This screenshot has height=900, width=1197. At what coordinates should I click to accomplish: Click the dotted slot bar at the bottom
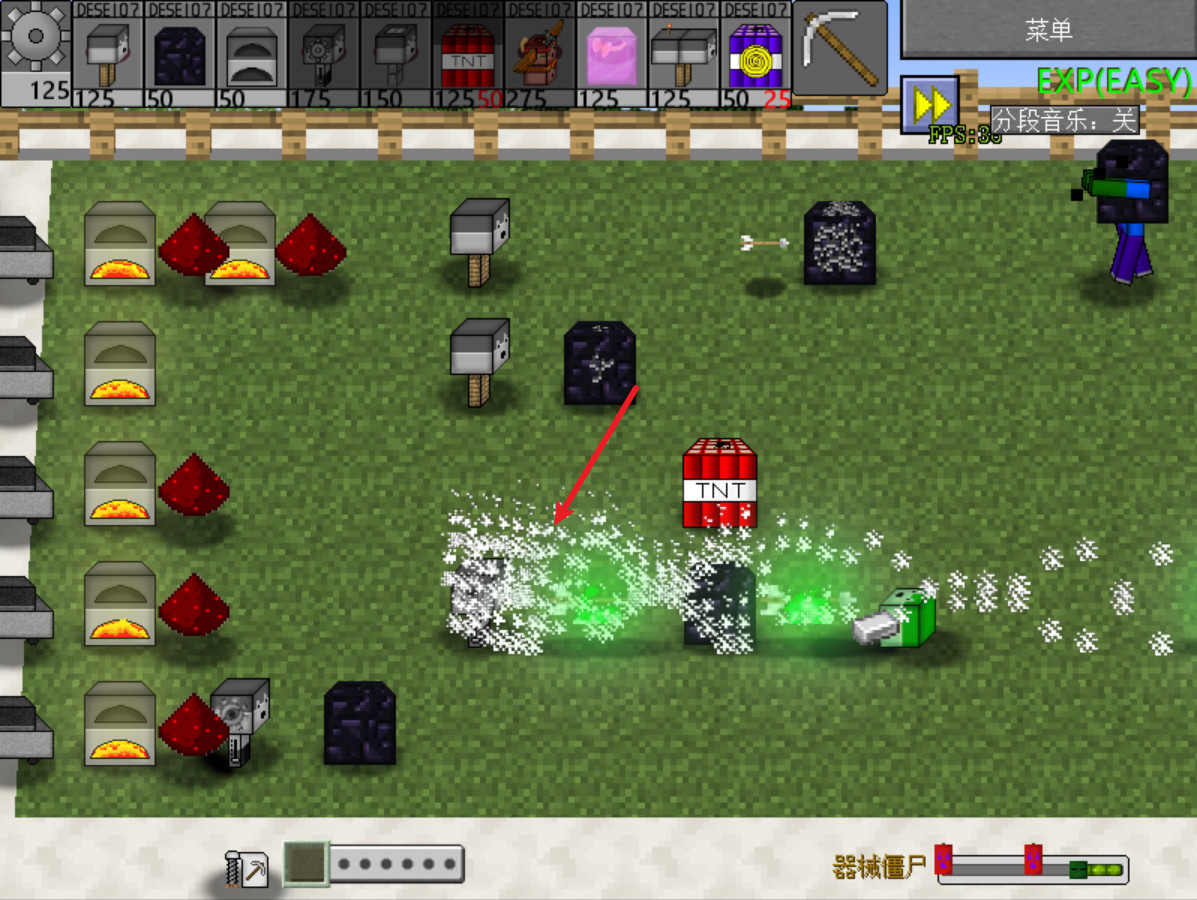pyautogui.click(x=396, y=864)
